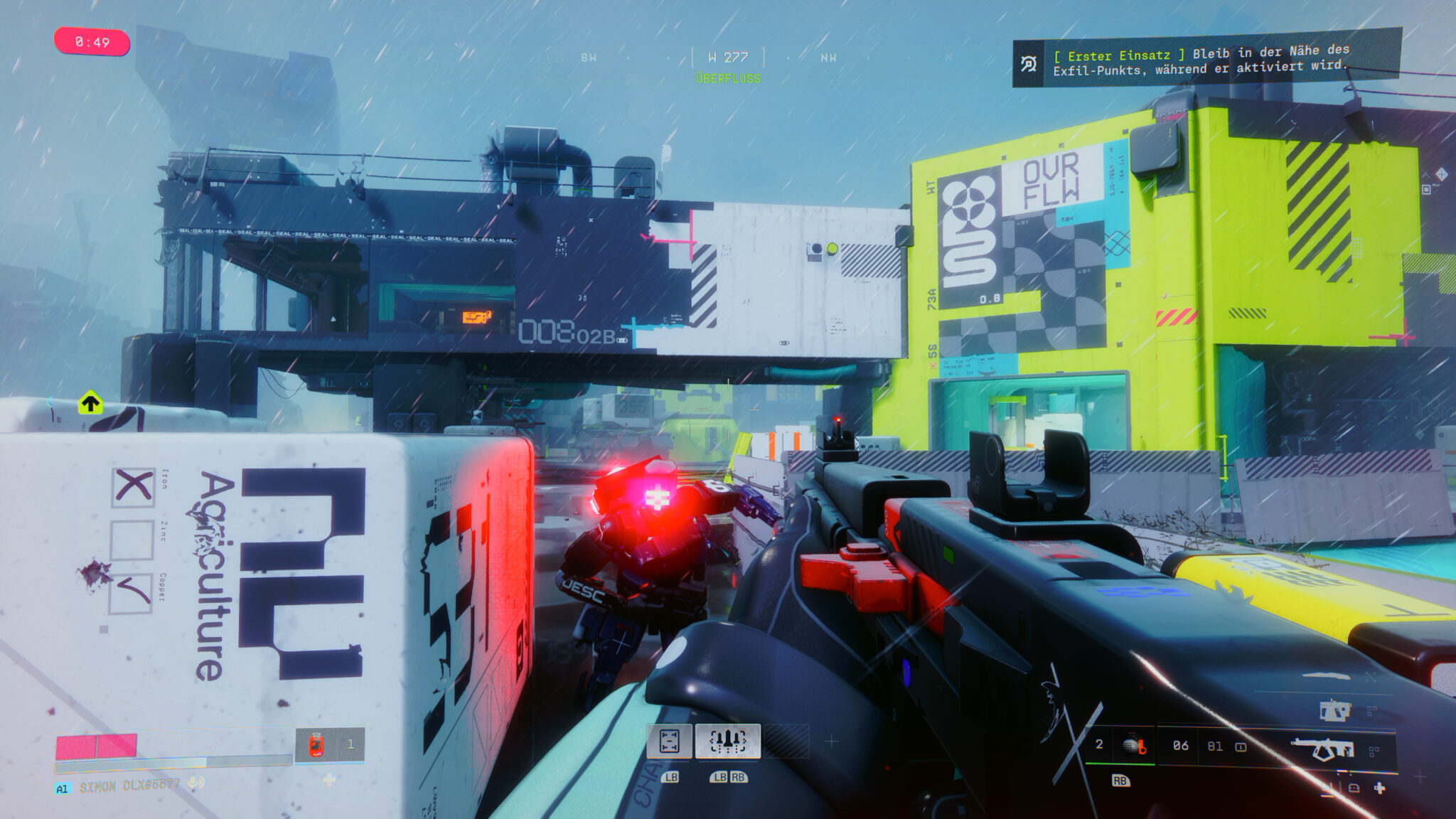Activate the triple rocket ability icon
The image size is (1456, 819).
(727, 742)
